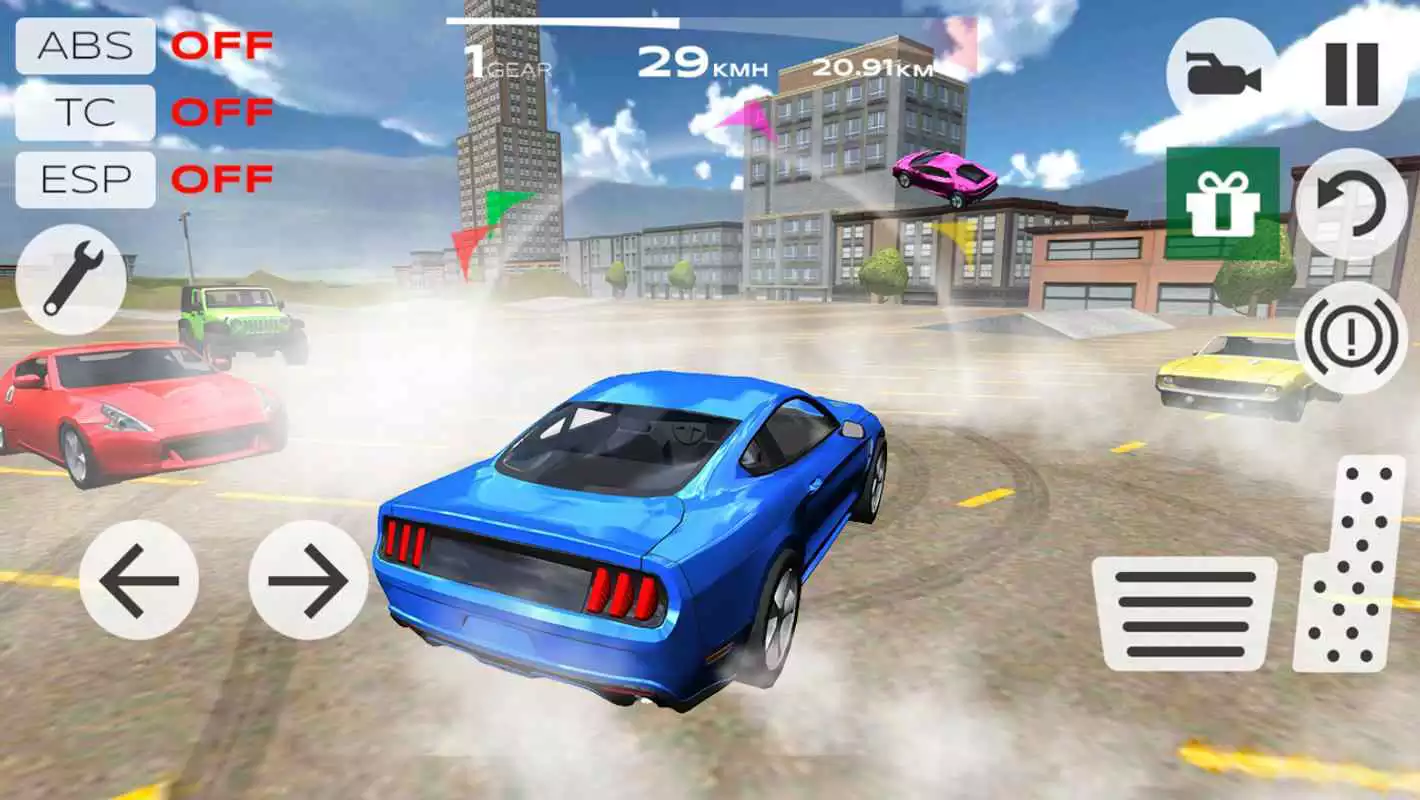Tap the ABS label
This screenshot has width=1420, height=800.
(x=85, y=44)
